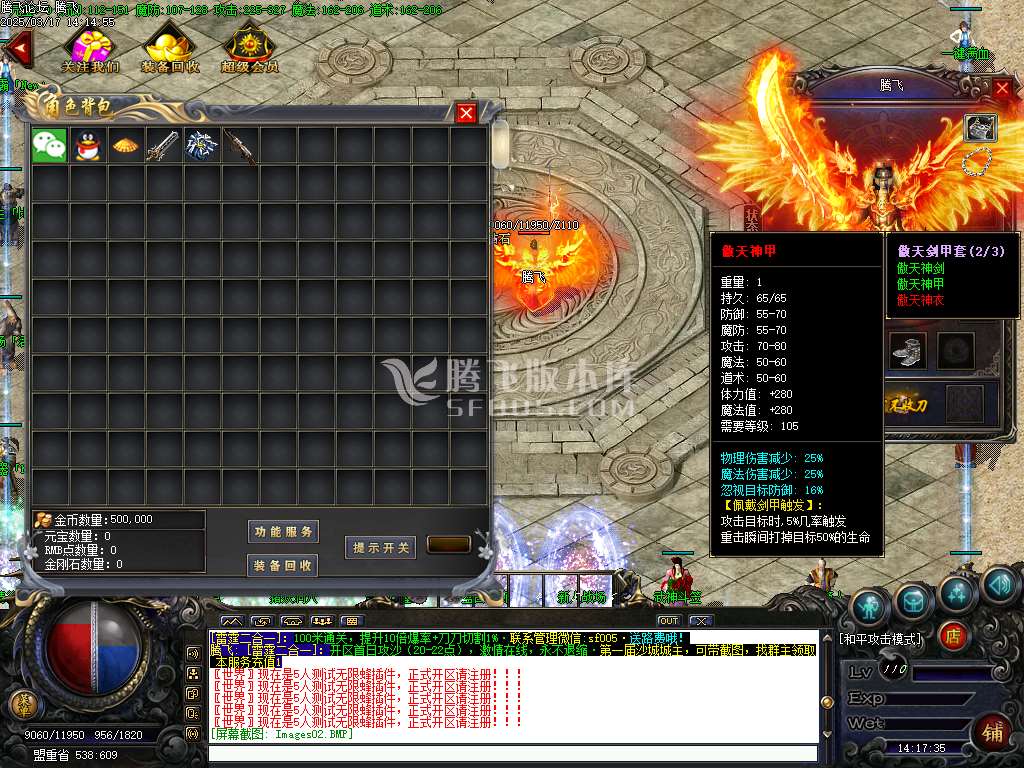1024x768 pixels.
Task: Select the QQ penguin item slot
Action: click(x=88, y=146)
